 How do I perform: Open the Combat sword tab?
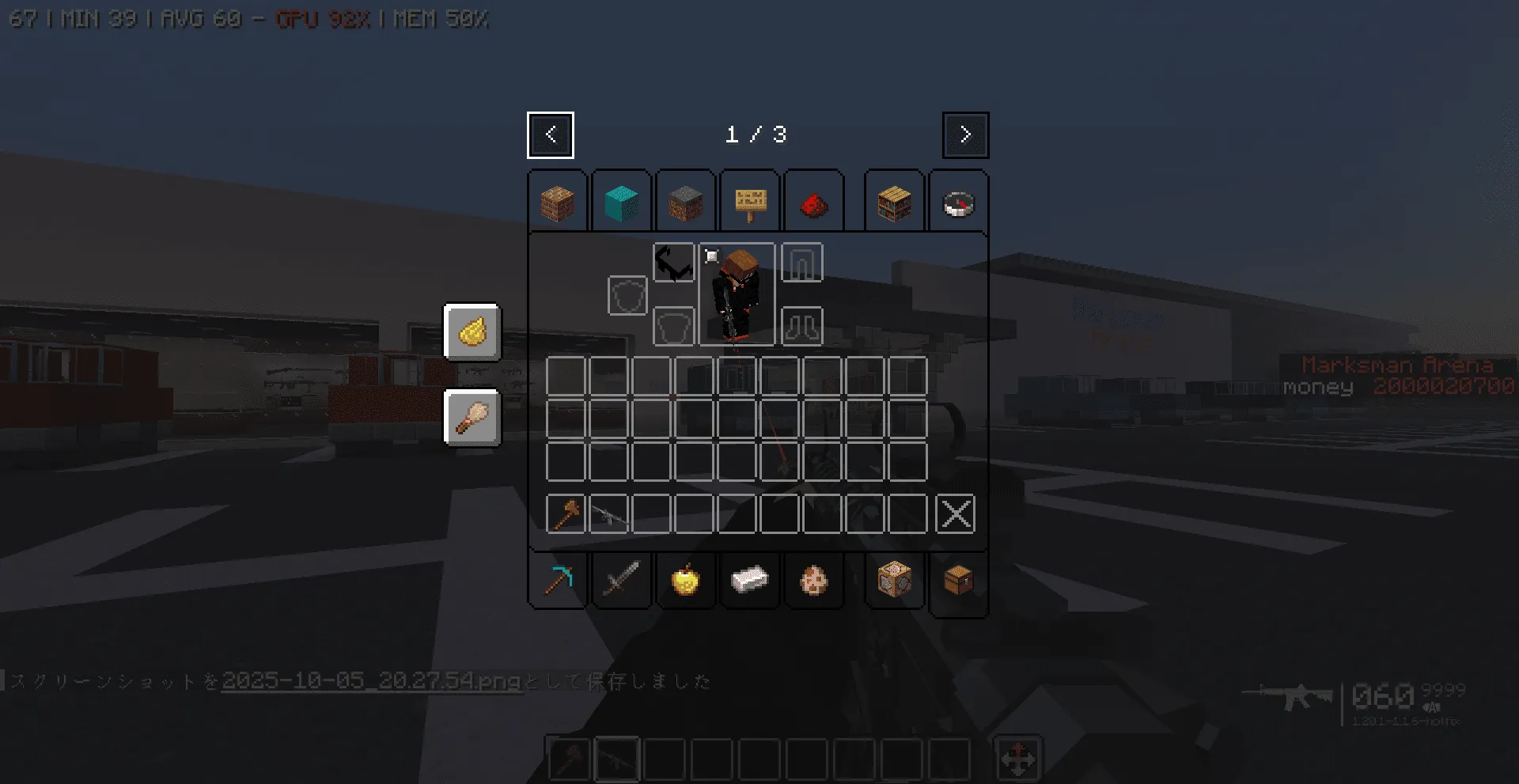(622, 581)
